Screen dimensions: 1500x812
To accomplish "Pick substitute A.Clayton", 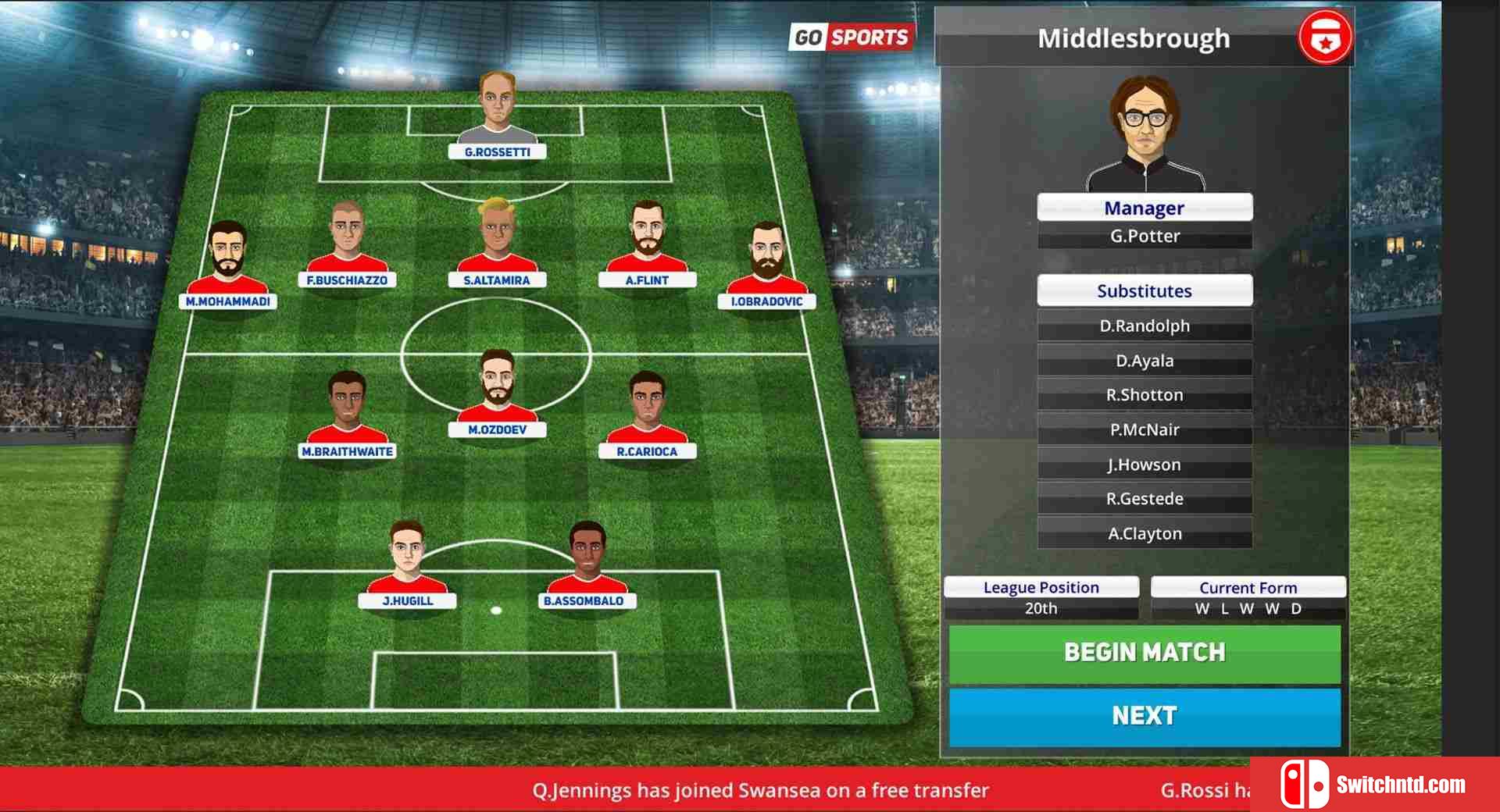I will tap(1145, 534).
